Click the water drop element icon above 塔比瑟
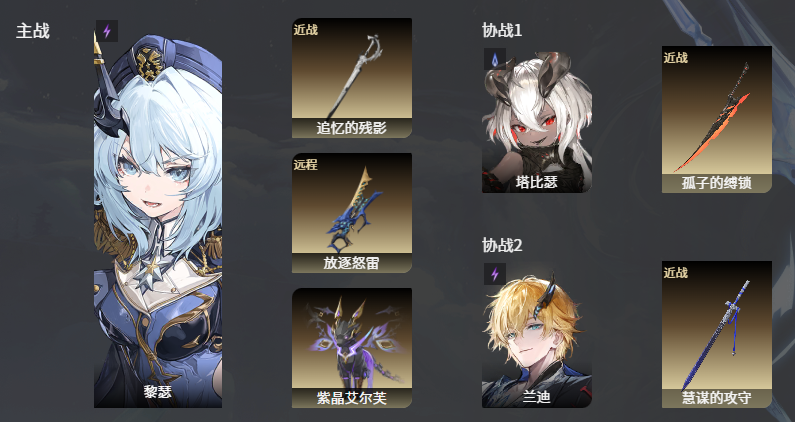795x422 pixels. [495, 59]
